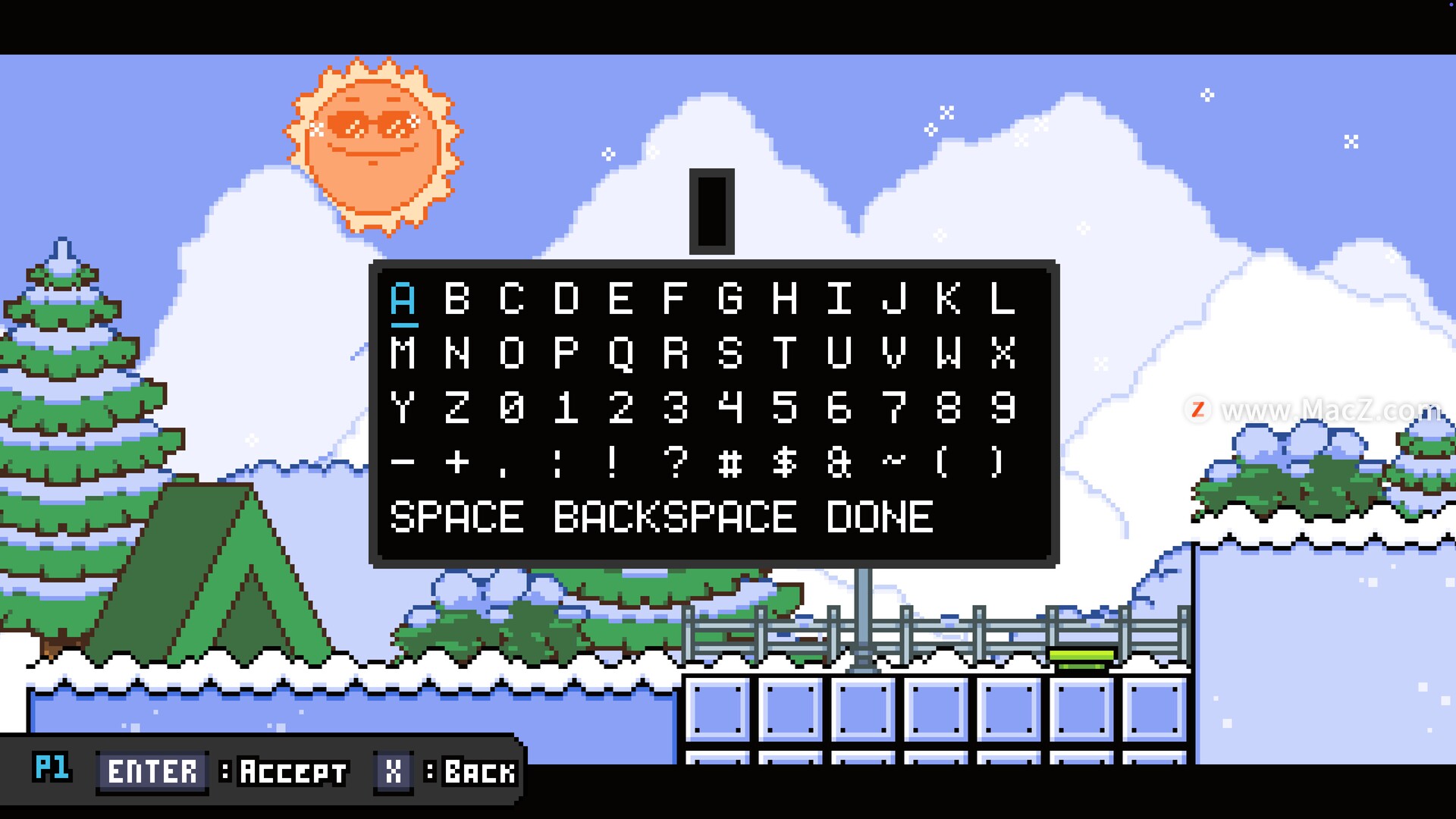Select the highlighted letter A
Screen dimensions: 1456x819
point(403,299)
